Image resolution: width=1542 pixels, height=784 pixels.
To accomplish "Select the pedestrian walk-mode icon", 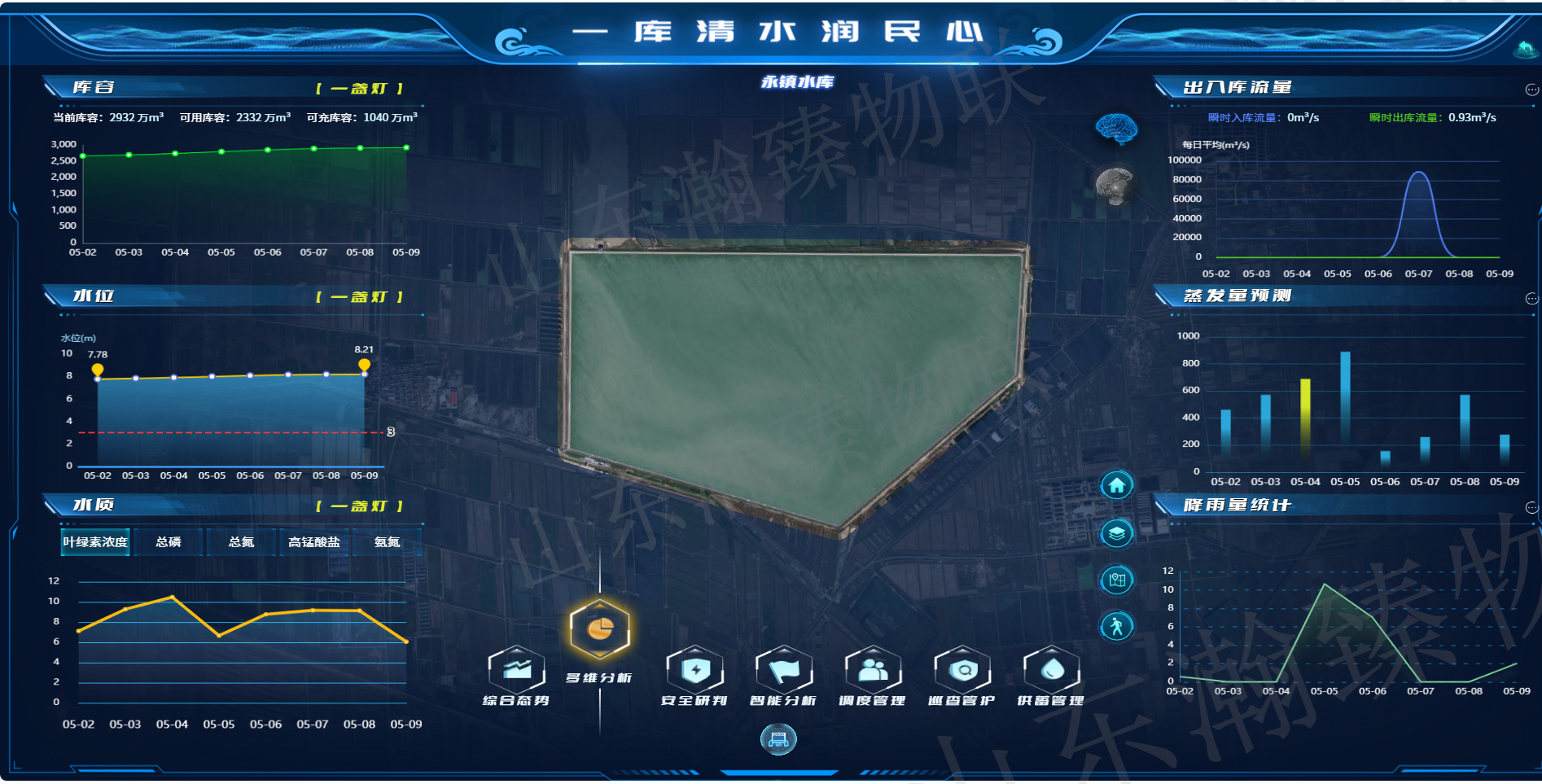I will 1116,626.
